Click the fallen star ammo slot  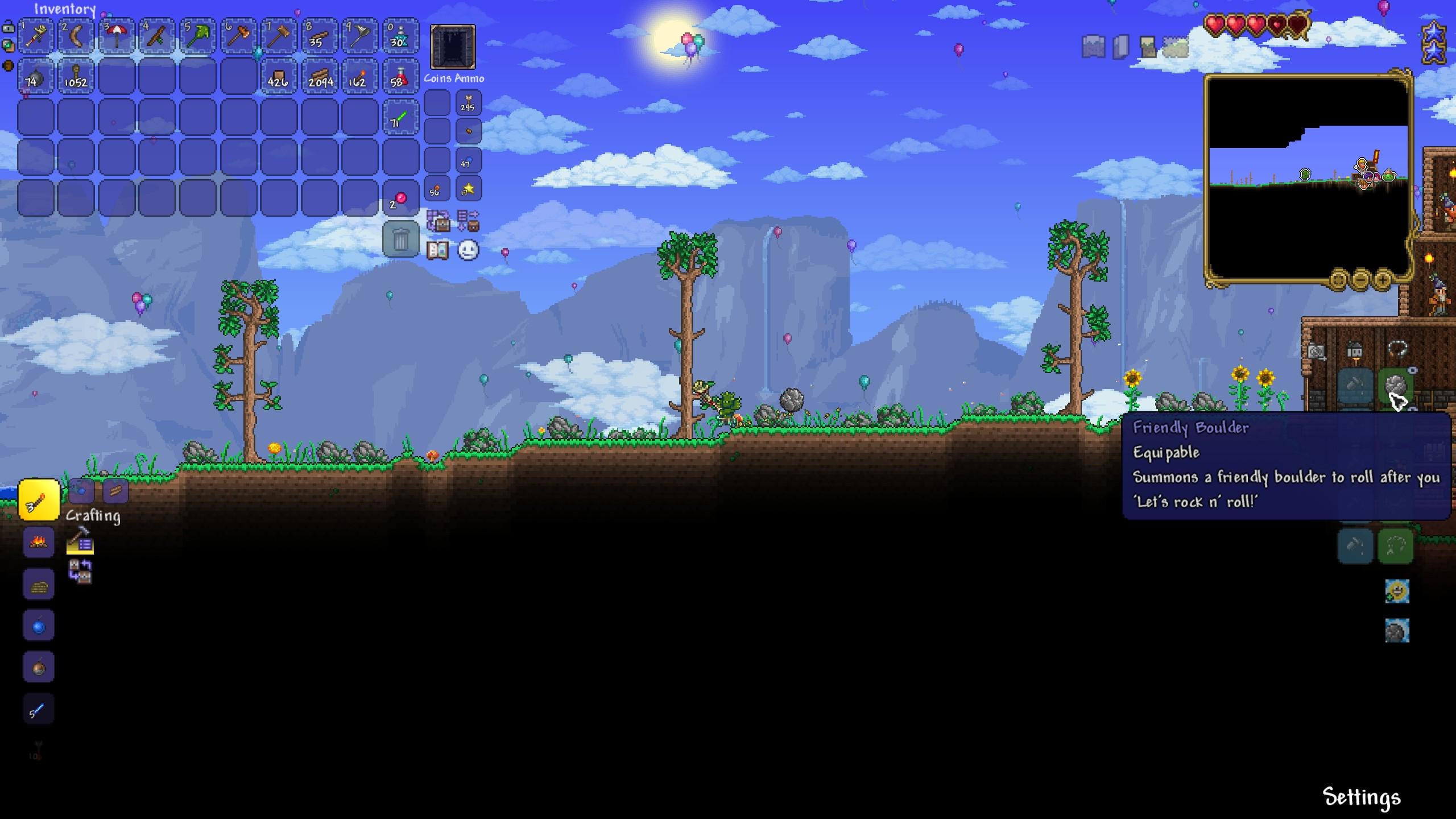point(468,189)
